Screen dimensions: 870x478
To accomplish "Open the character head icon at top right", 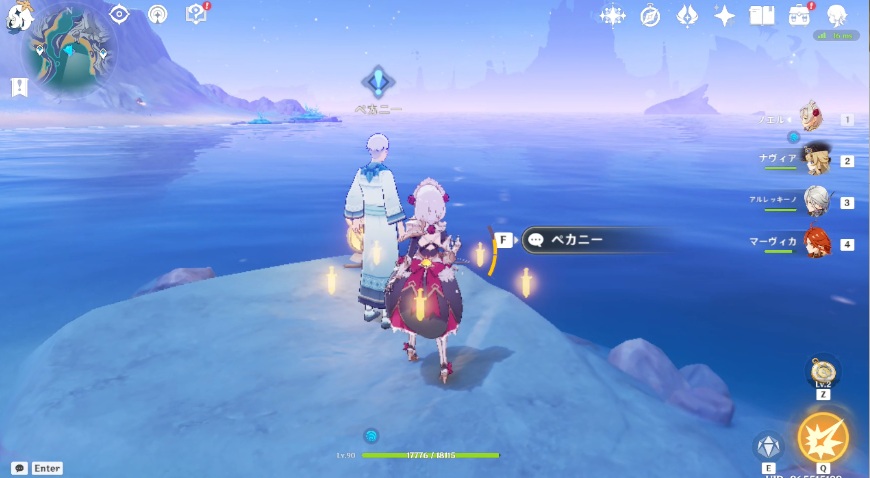I will 837,16.
